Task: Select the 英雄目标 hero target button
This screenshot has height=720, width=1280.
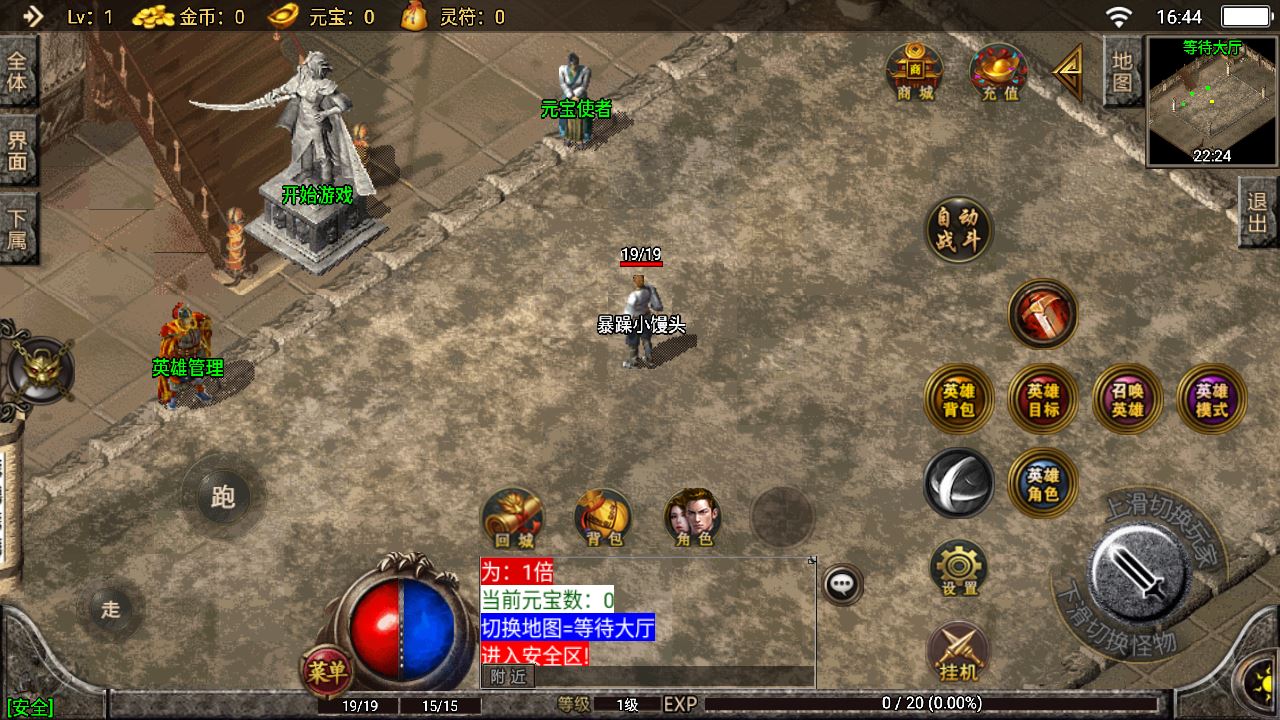Action: pyautogui.click(x=1043, y=398)
